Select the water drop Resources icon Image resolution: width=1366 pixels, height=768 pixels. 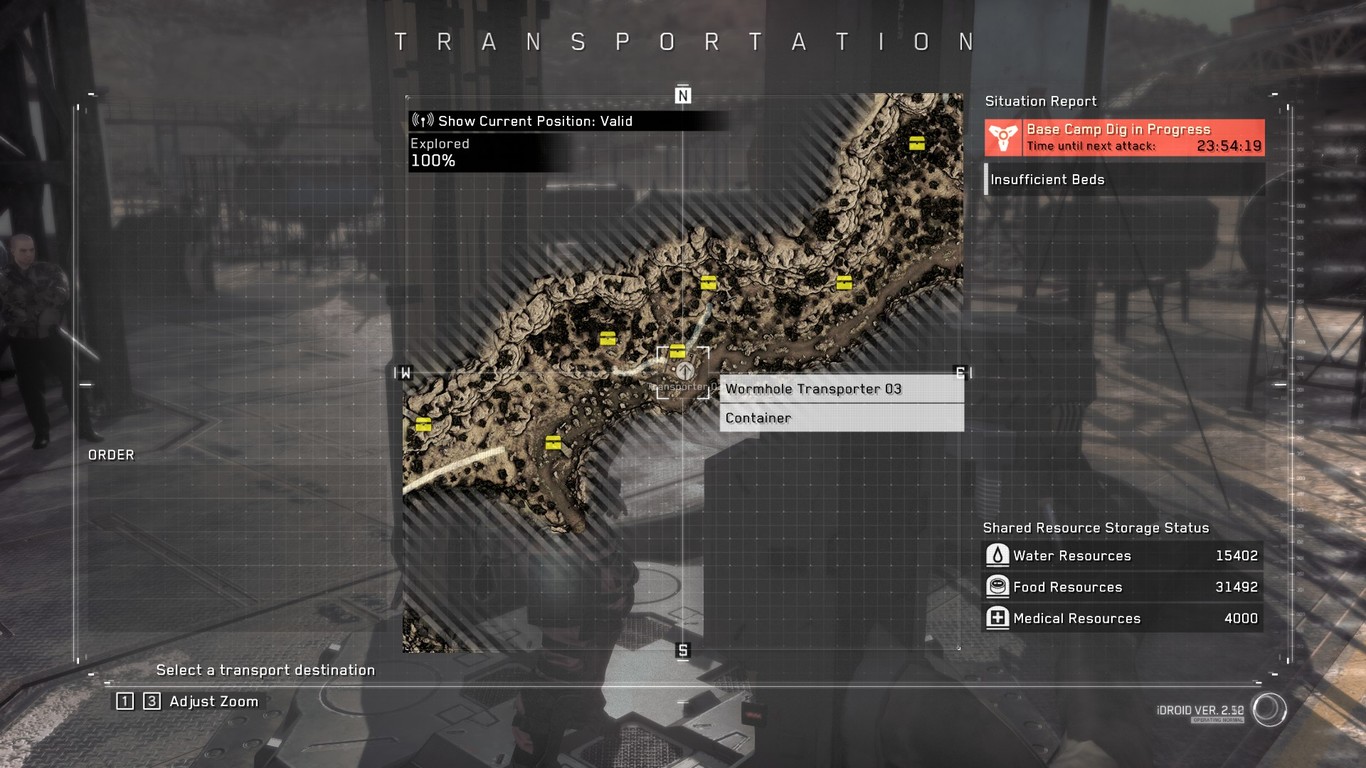click(x=997, y=555)
